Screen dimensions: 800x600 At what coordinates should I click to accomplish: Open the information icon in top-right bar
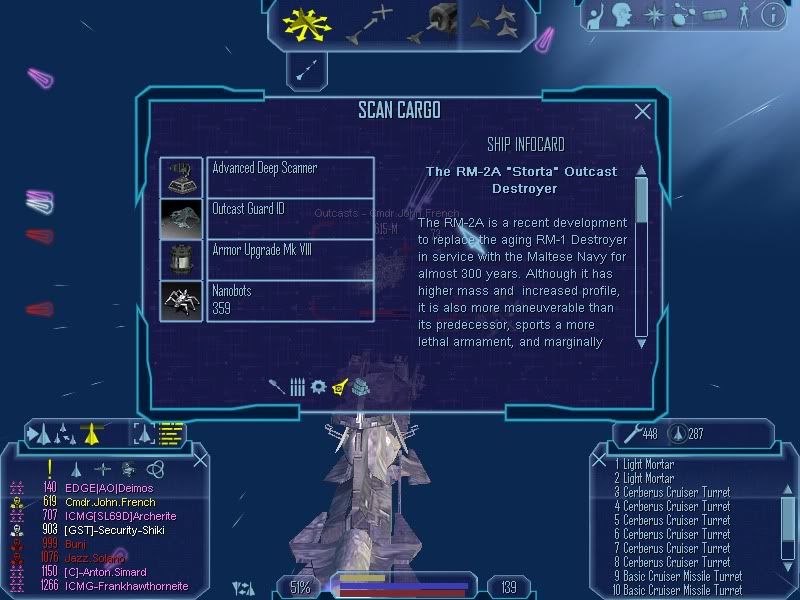tap(771, 15)
